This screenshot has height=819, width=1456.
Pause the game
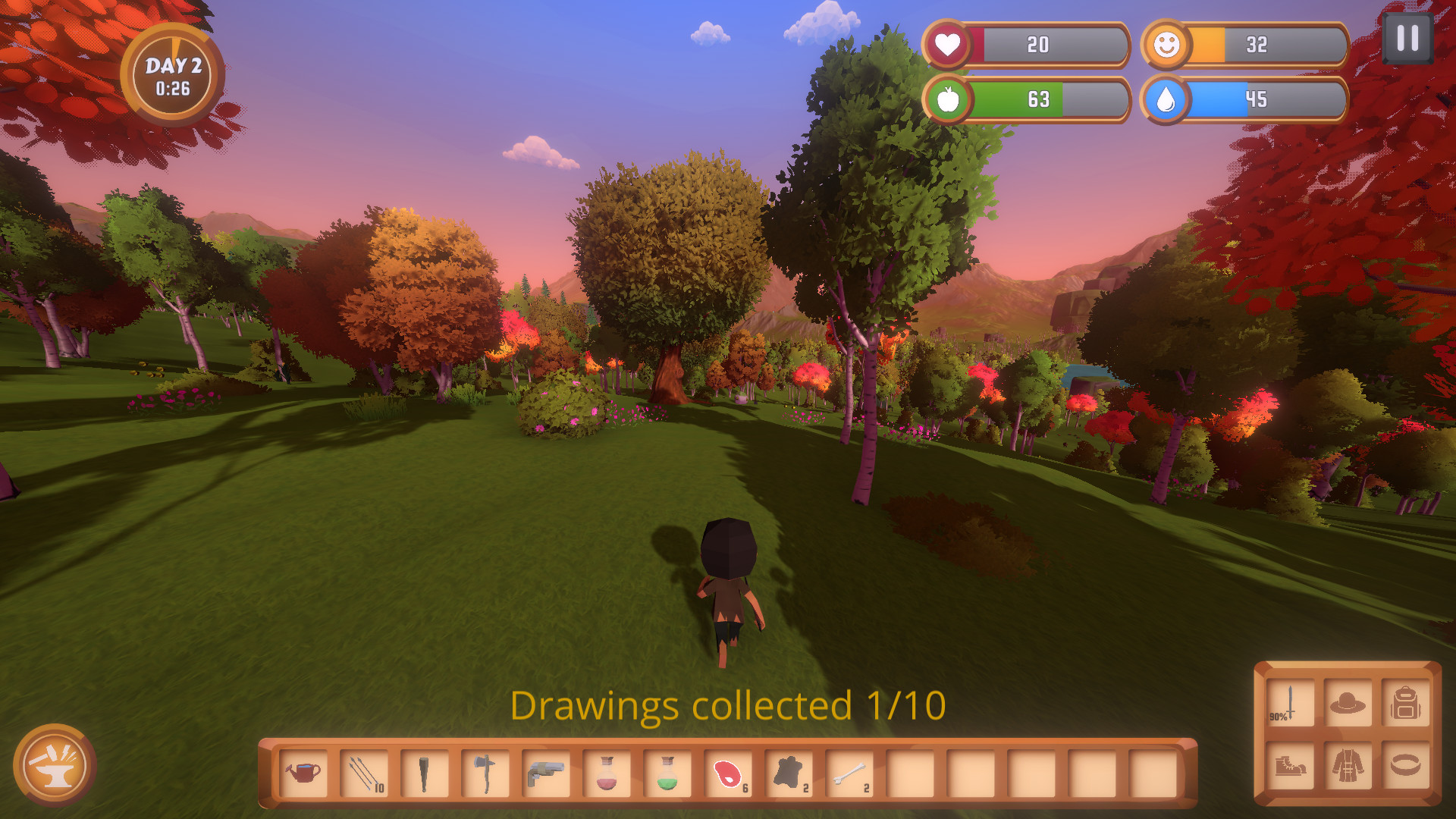1407,38
